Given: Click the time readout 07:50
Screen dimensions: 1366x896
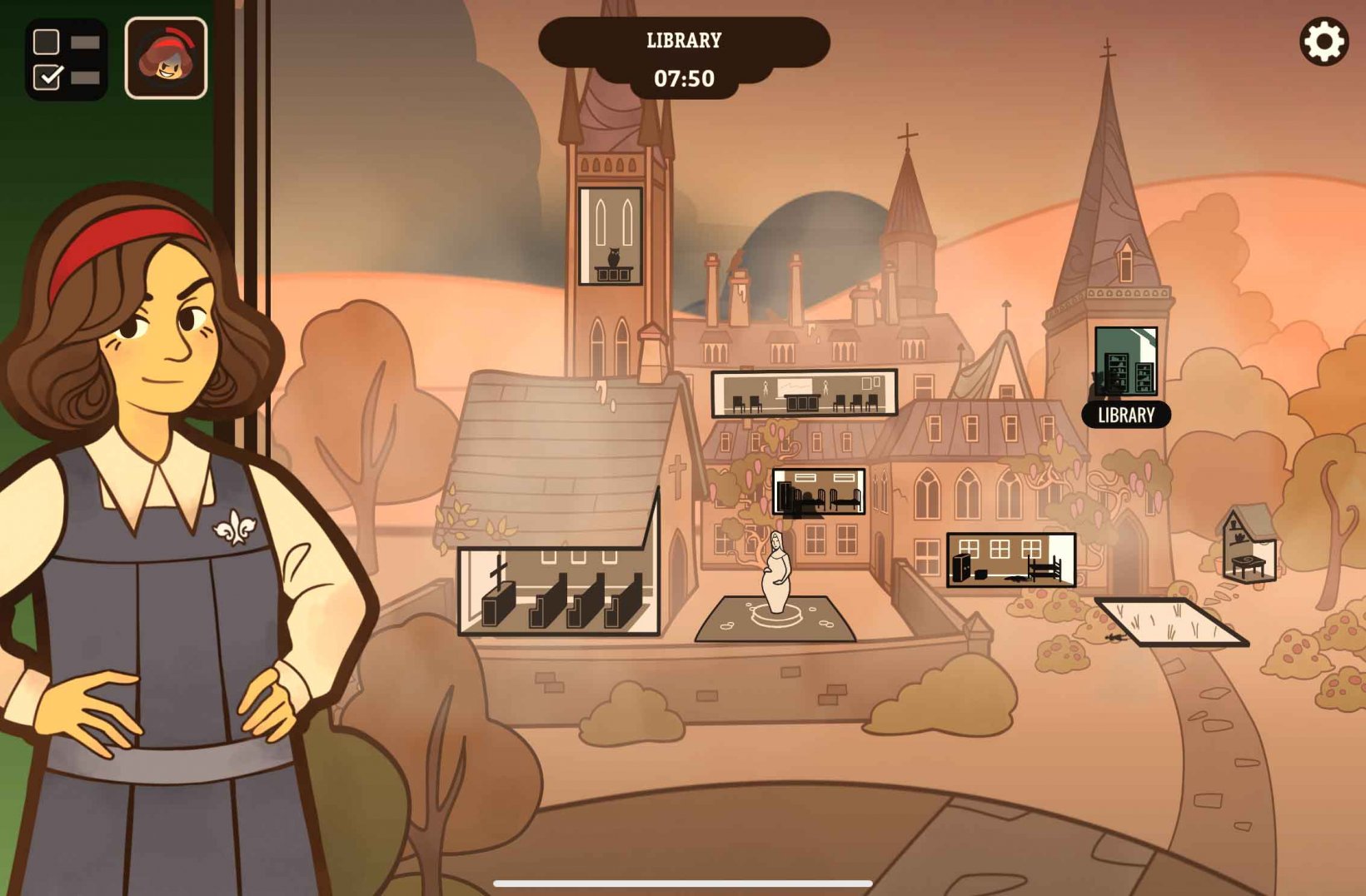Looking at the screenshot, I should coord(685,79).
